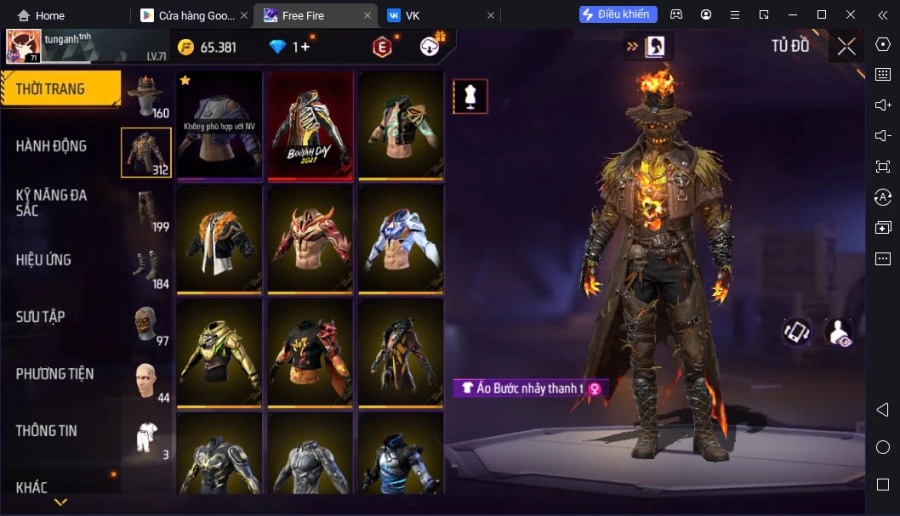Open the HÀNH ĐỘNG category

point(52,146)
